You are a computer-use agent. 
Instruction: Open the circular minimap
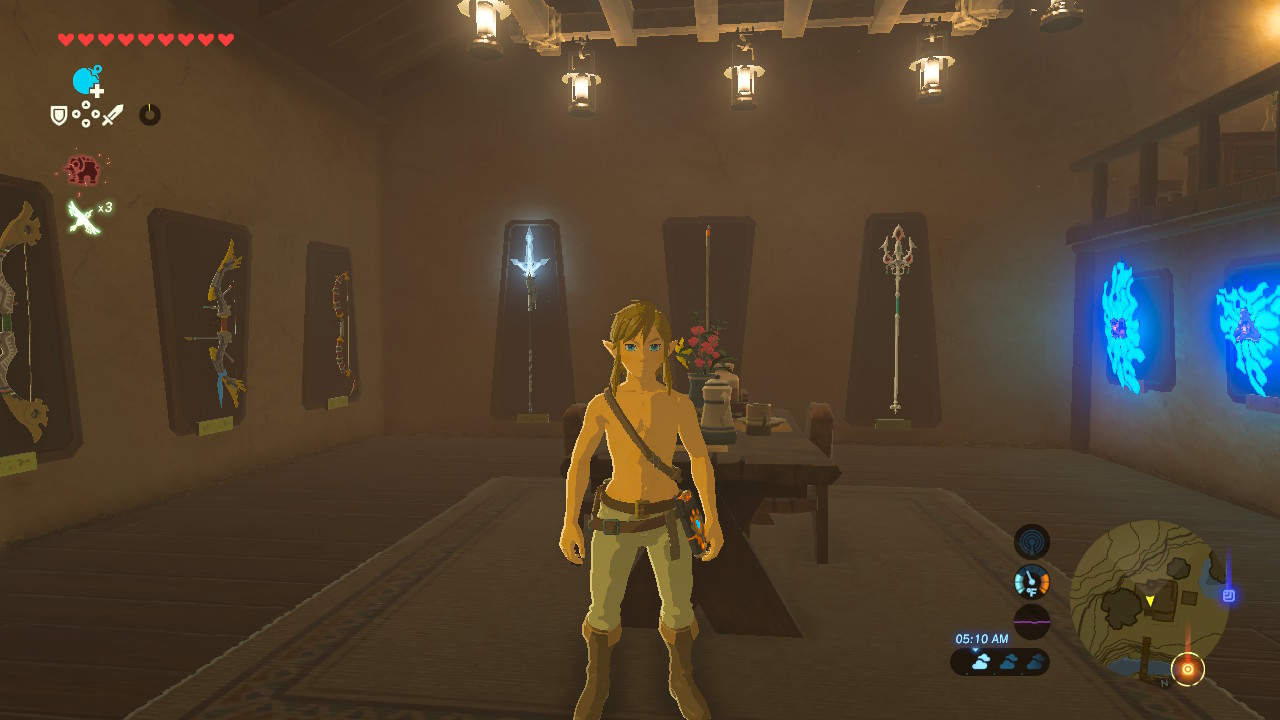1149,599
